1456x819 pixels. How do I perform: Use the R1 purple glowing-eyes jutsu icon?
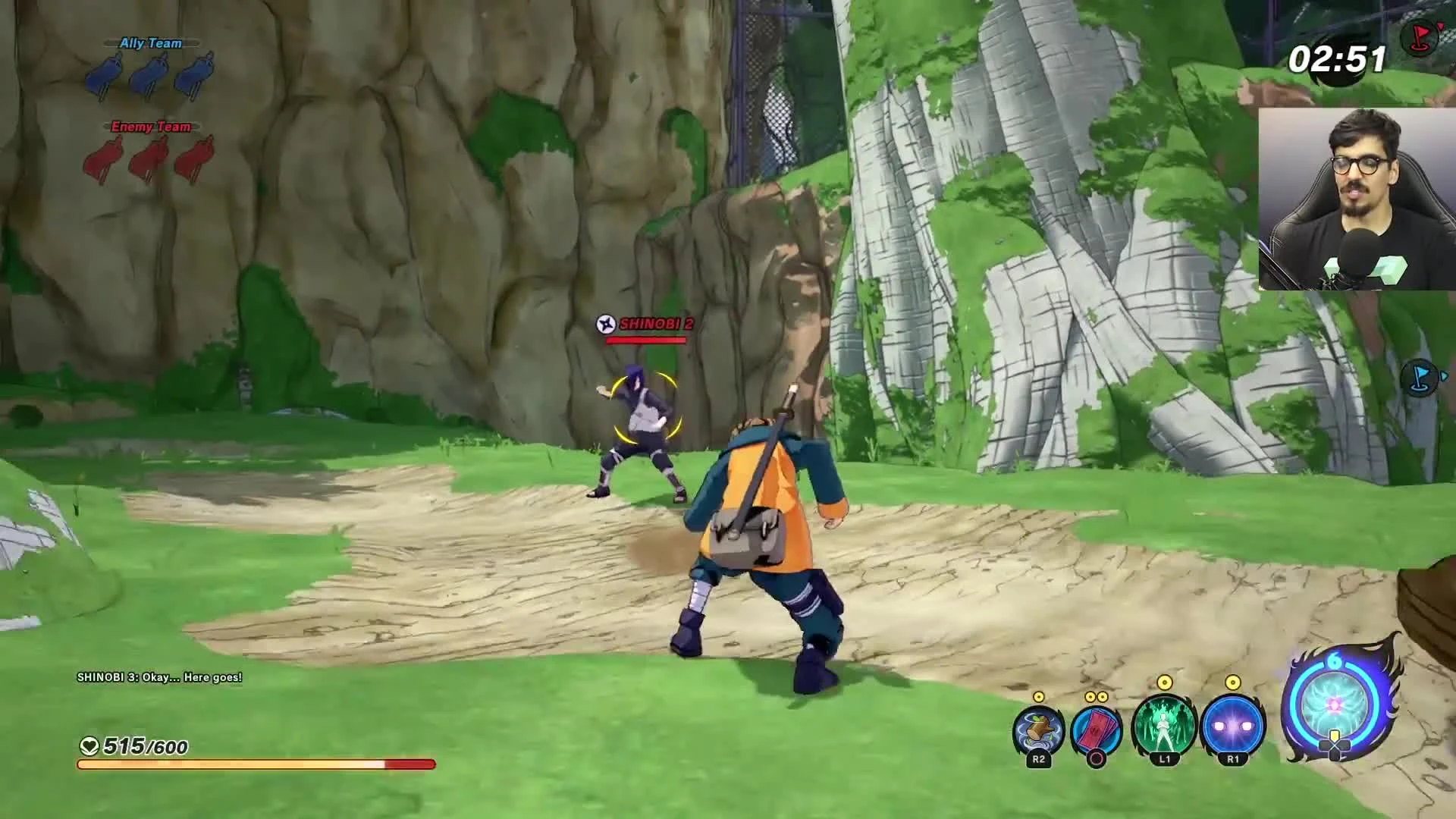coord(1228,726)
